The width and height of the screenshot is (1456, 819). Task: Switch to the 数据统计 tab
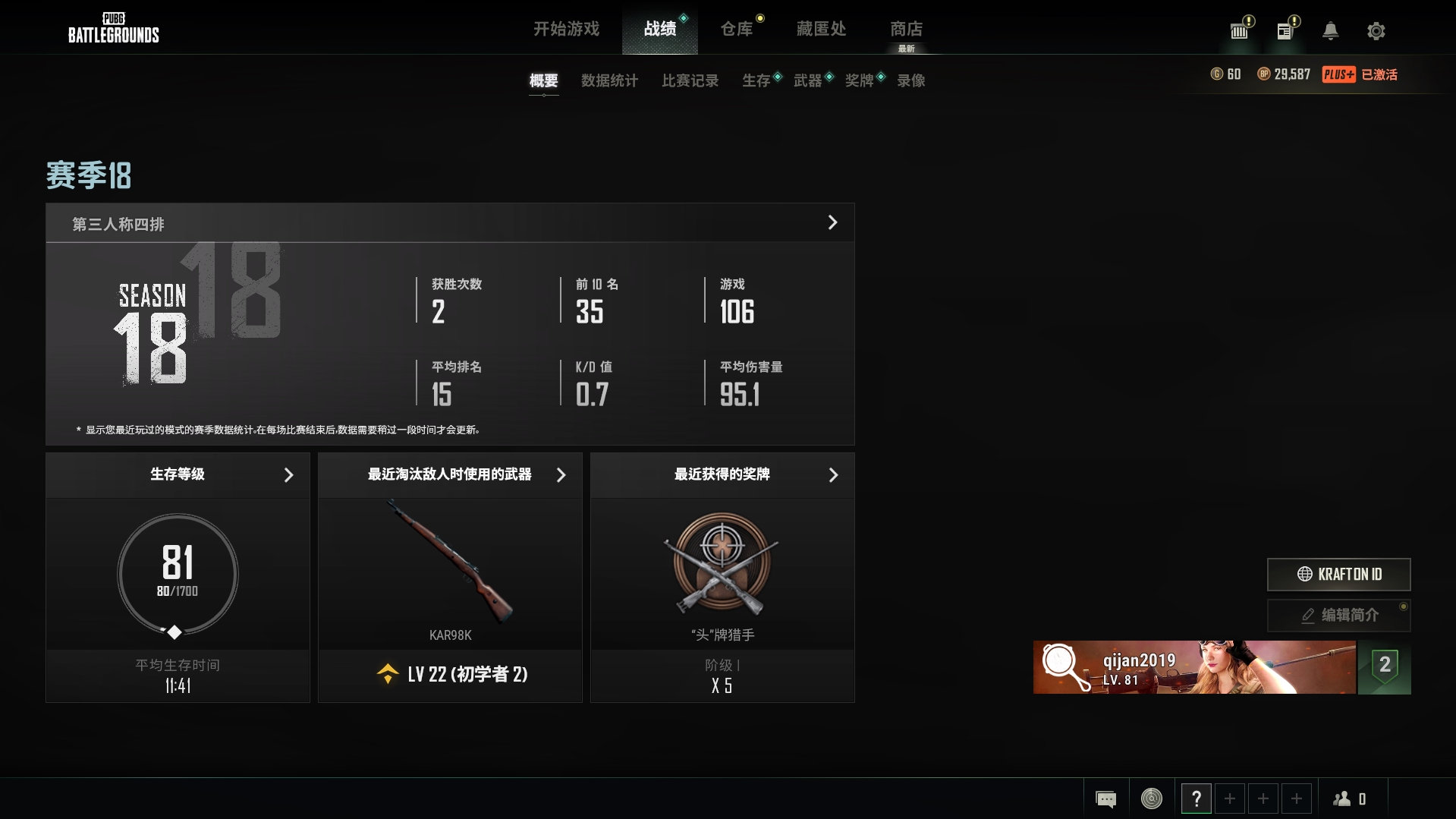click(x=609, y=80)
